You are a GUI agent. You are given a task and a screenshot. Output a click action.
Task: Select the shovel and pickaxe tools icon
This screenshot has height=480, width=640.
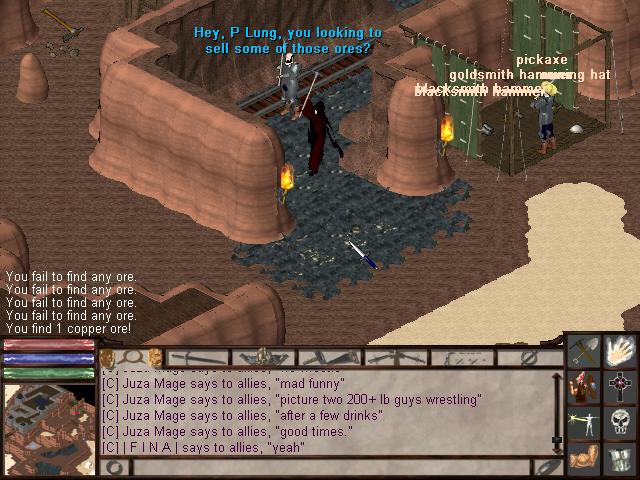pyautogui.click(x=585, y=350)
